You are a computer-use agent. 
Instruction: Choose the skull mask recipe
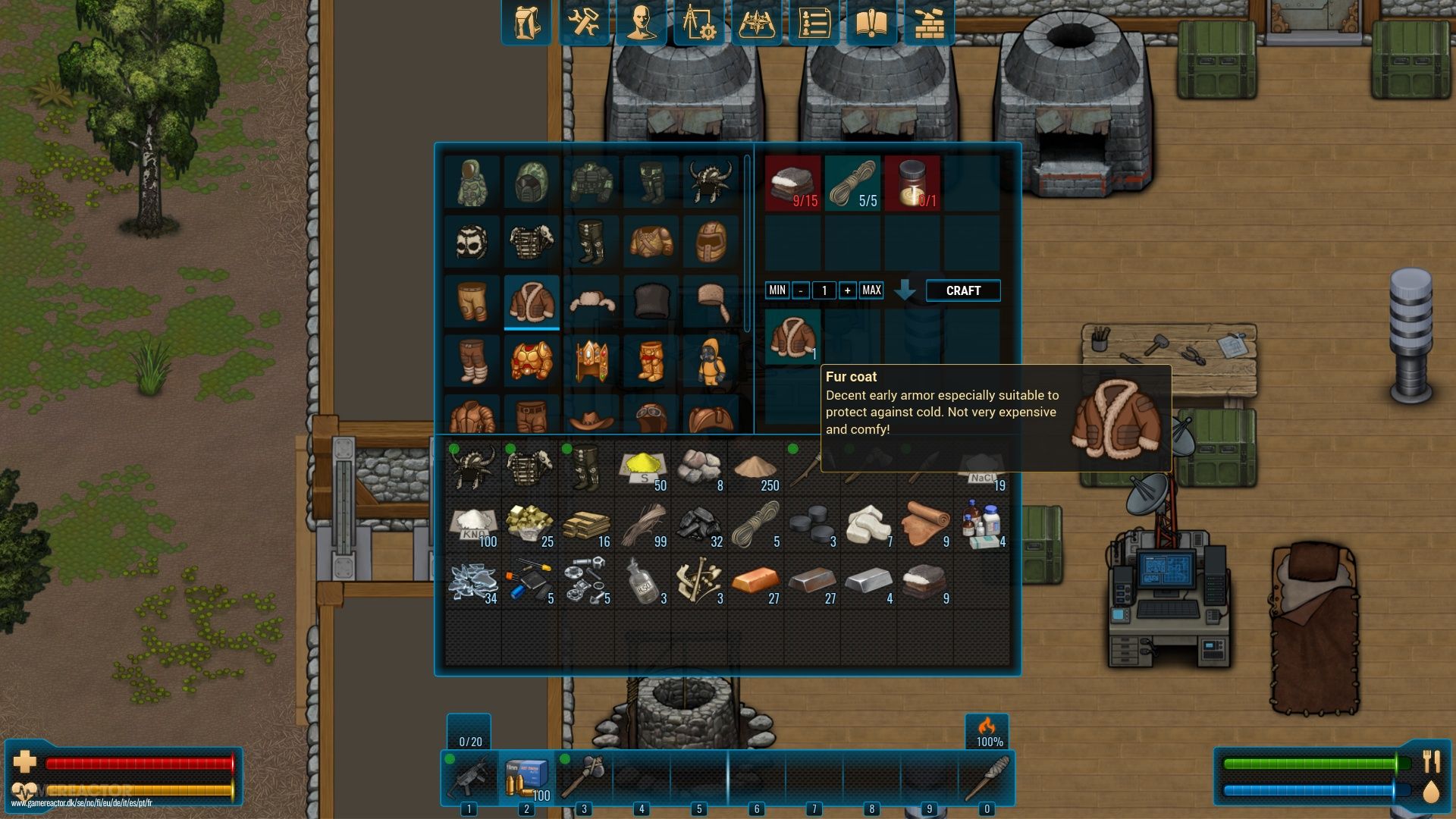(472, 242)
